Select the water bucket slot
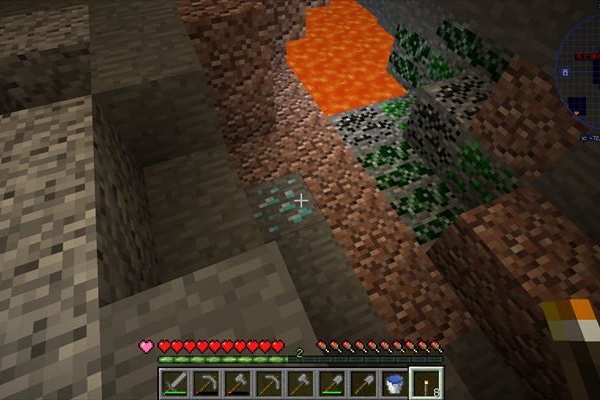Viewport: 600px width, 400px height. 396,380
